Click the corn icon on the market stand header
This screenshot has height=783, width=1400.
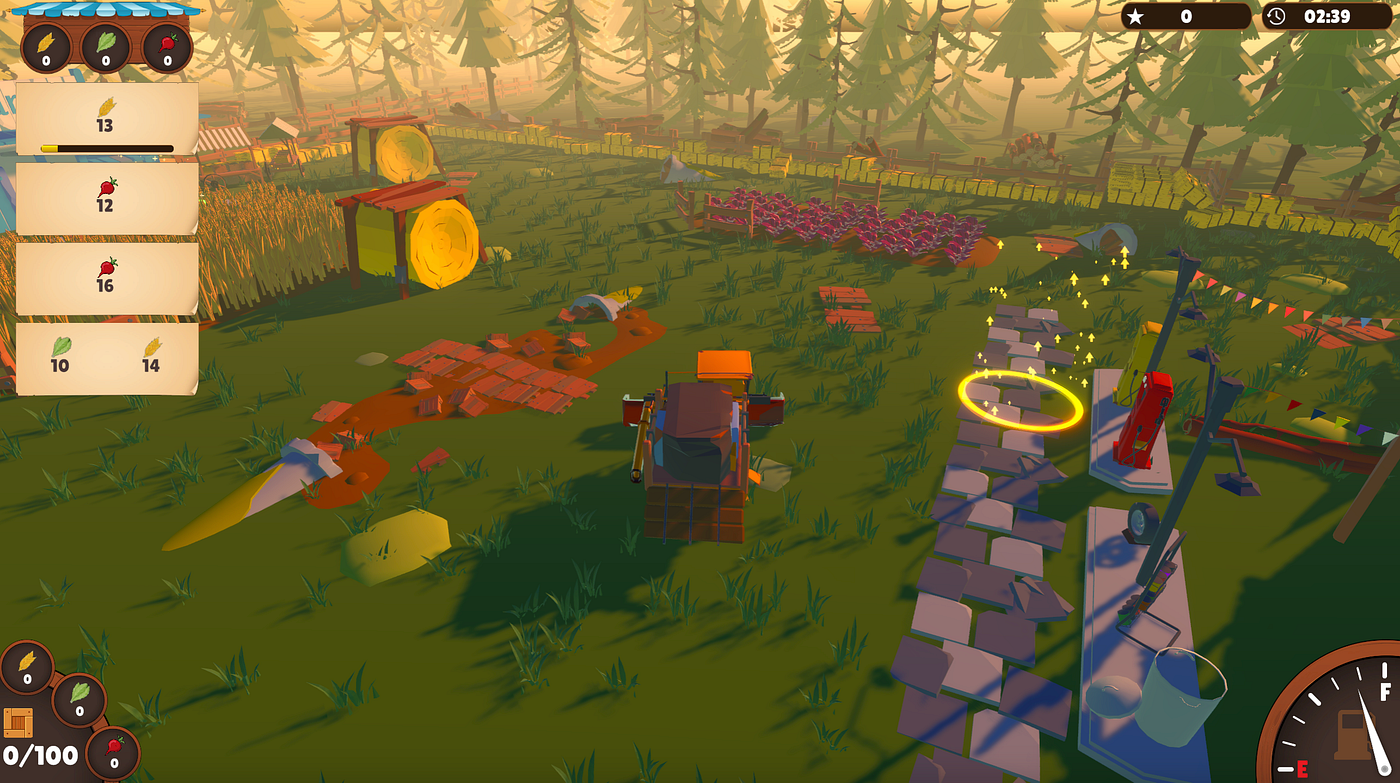(x=46, y=42)
